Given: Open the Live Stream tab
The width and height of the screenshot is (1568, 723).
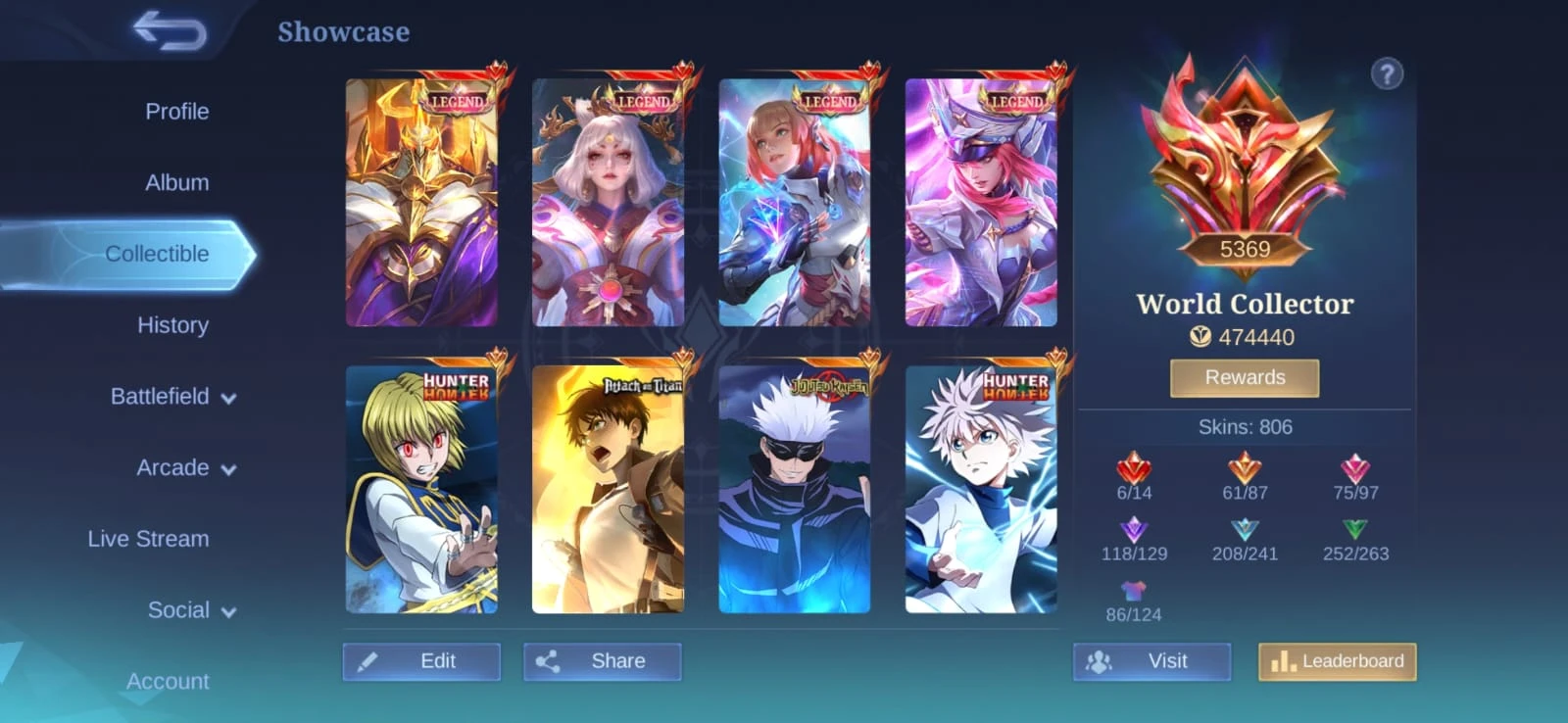Looking at the screenshot, I should tap(148, 539).
